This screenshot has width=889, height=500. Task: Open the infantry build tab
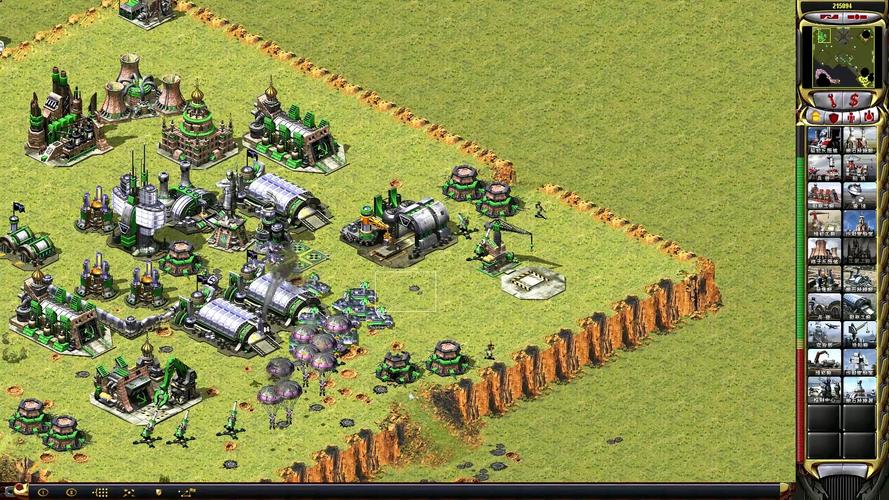click(x=852, y=117)
